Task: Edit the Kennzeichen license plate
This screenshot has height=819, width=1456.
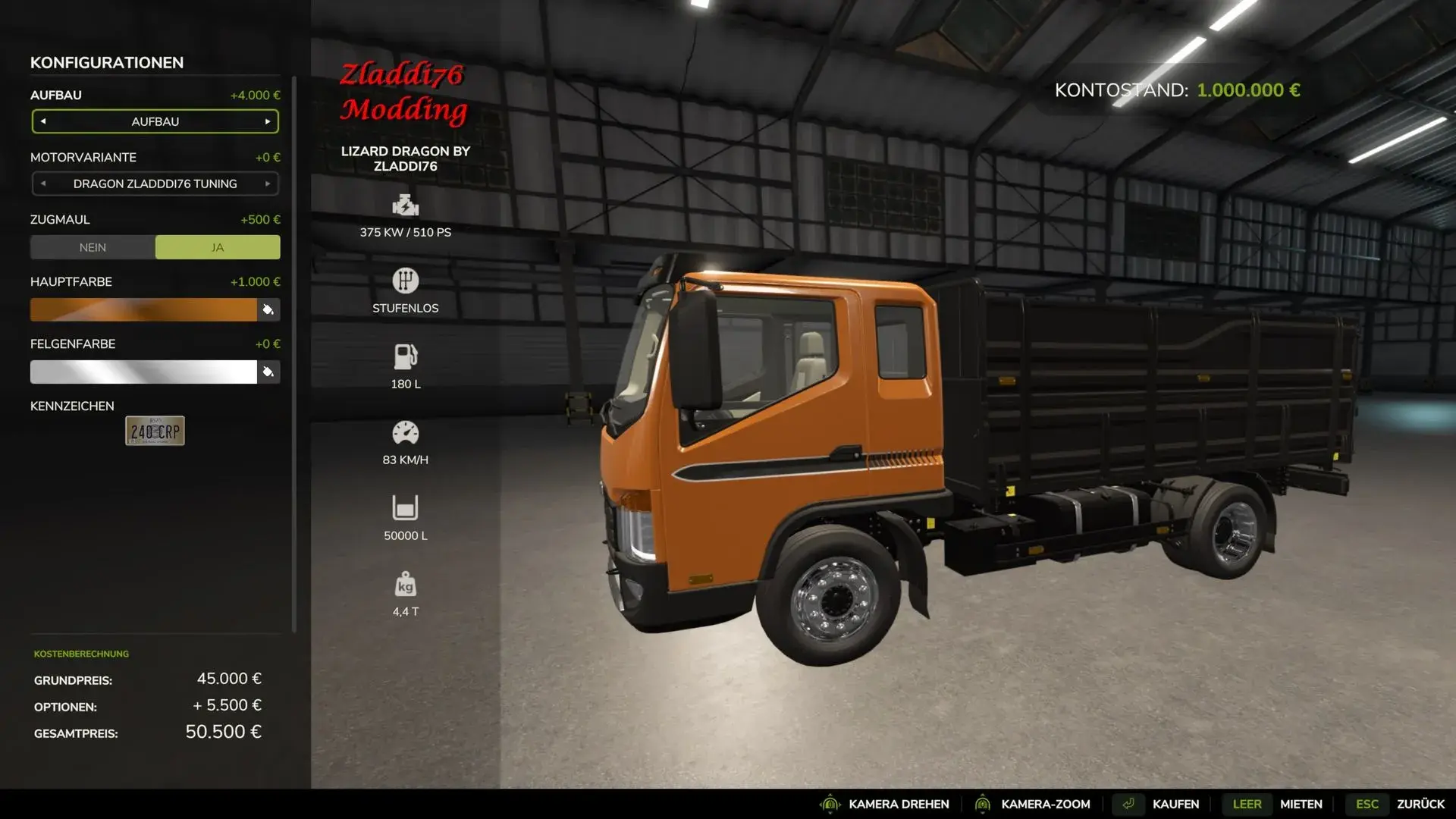Action: [x=155, y=431]
